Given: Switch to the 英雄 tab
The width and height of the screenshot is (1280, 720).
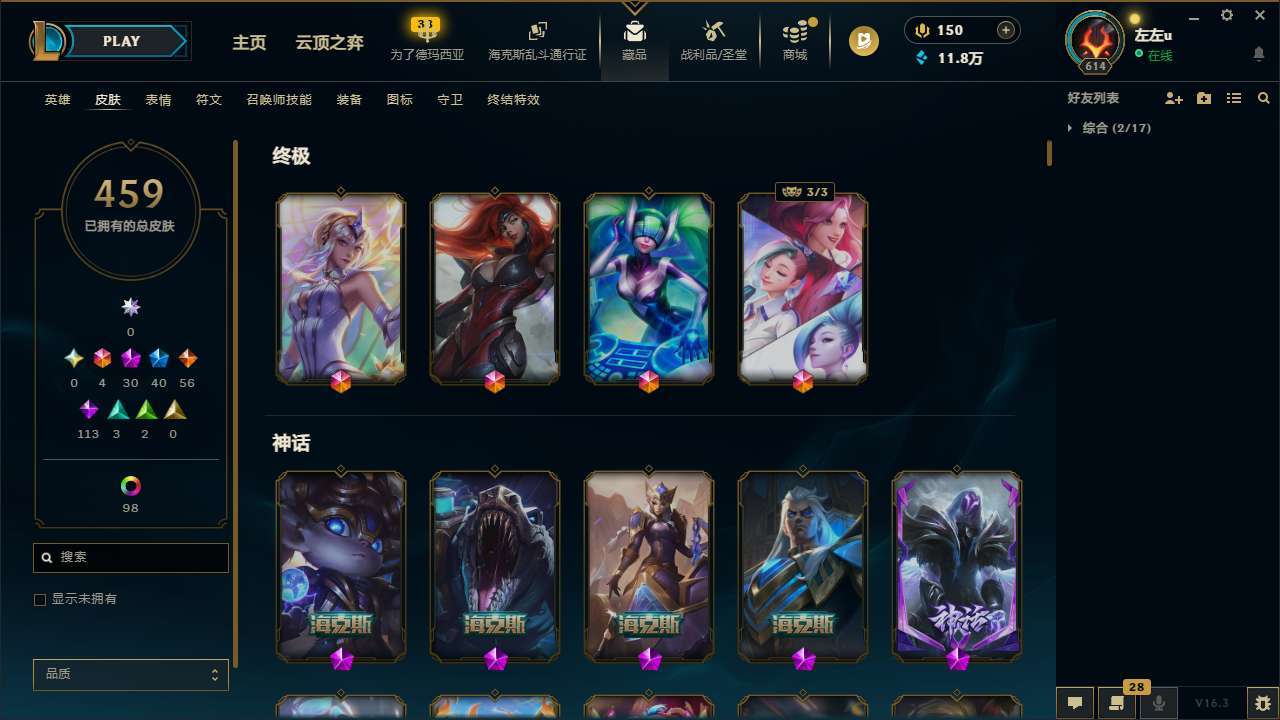Looking at the screenshot, I should point(57,100).
